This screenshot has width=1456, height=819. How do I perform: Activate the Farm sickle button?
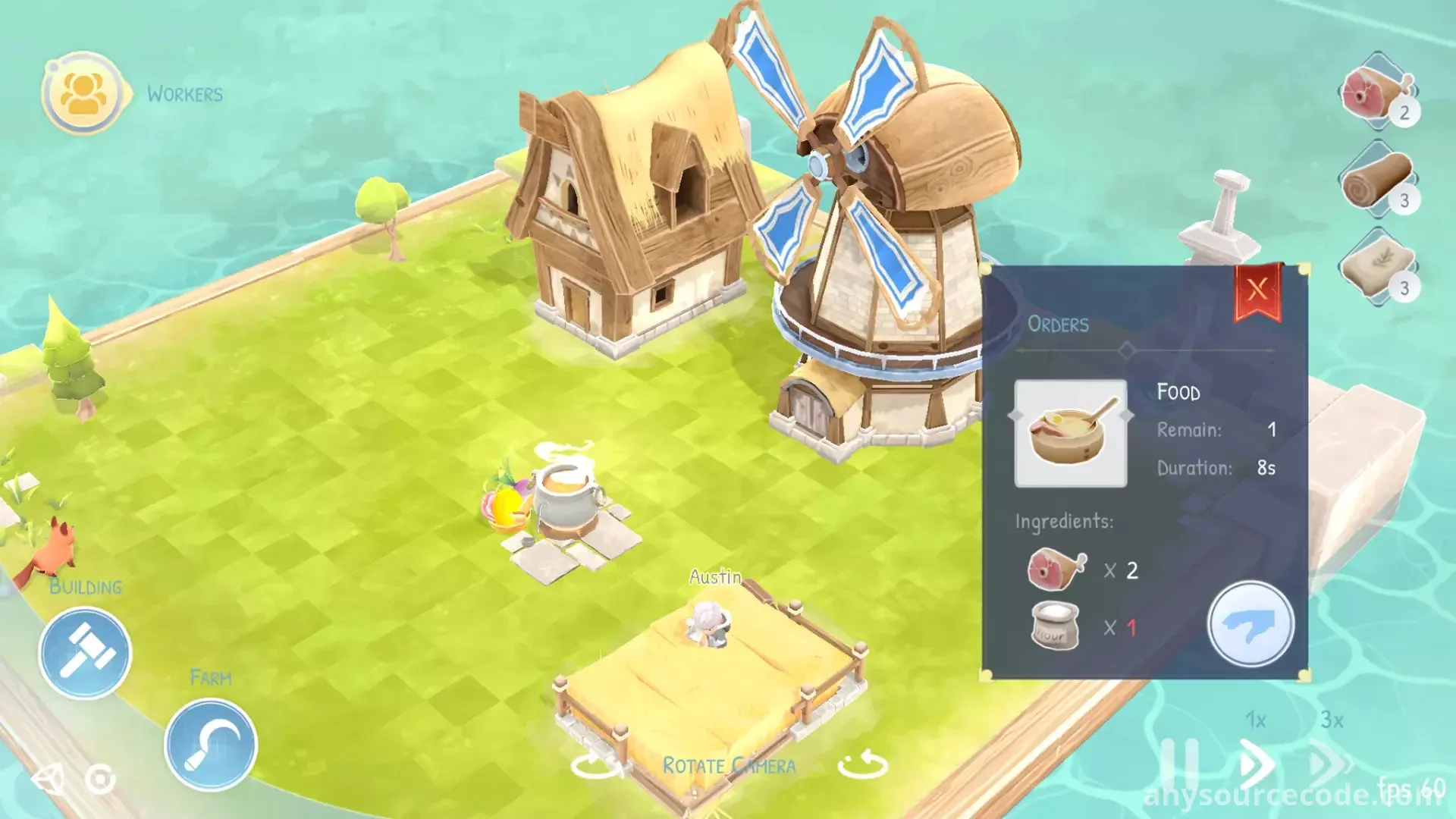211,744
